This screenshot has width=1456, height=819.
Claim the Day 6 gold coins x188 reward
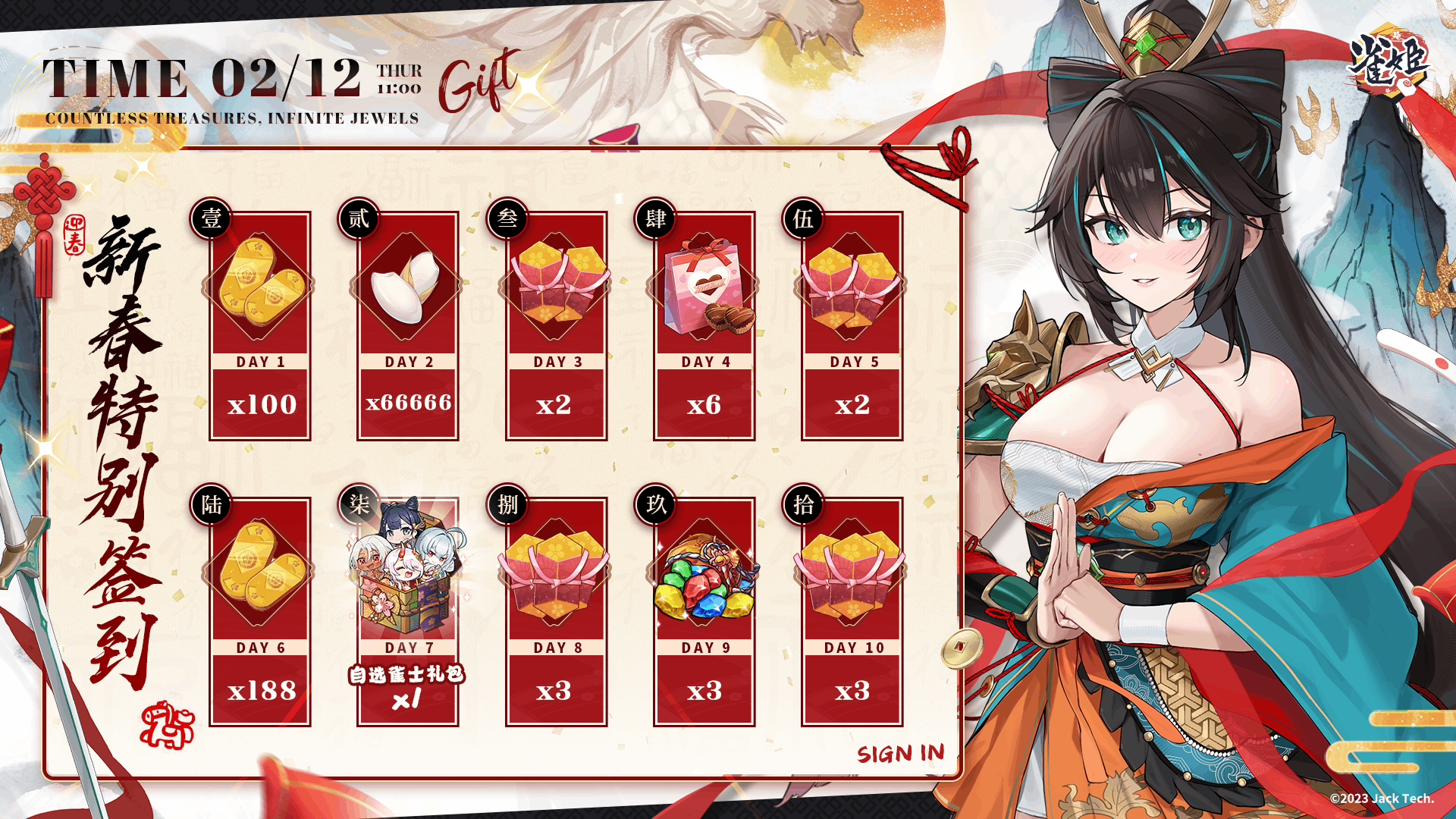click(x=260, y=612)
